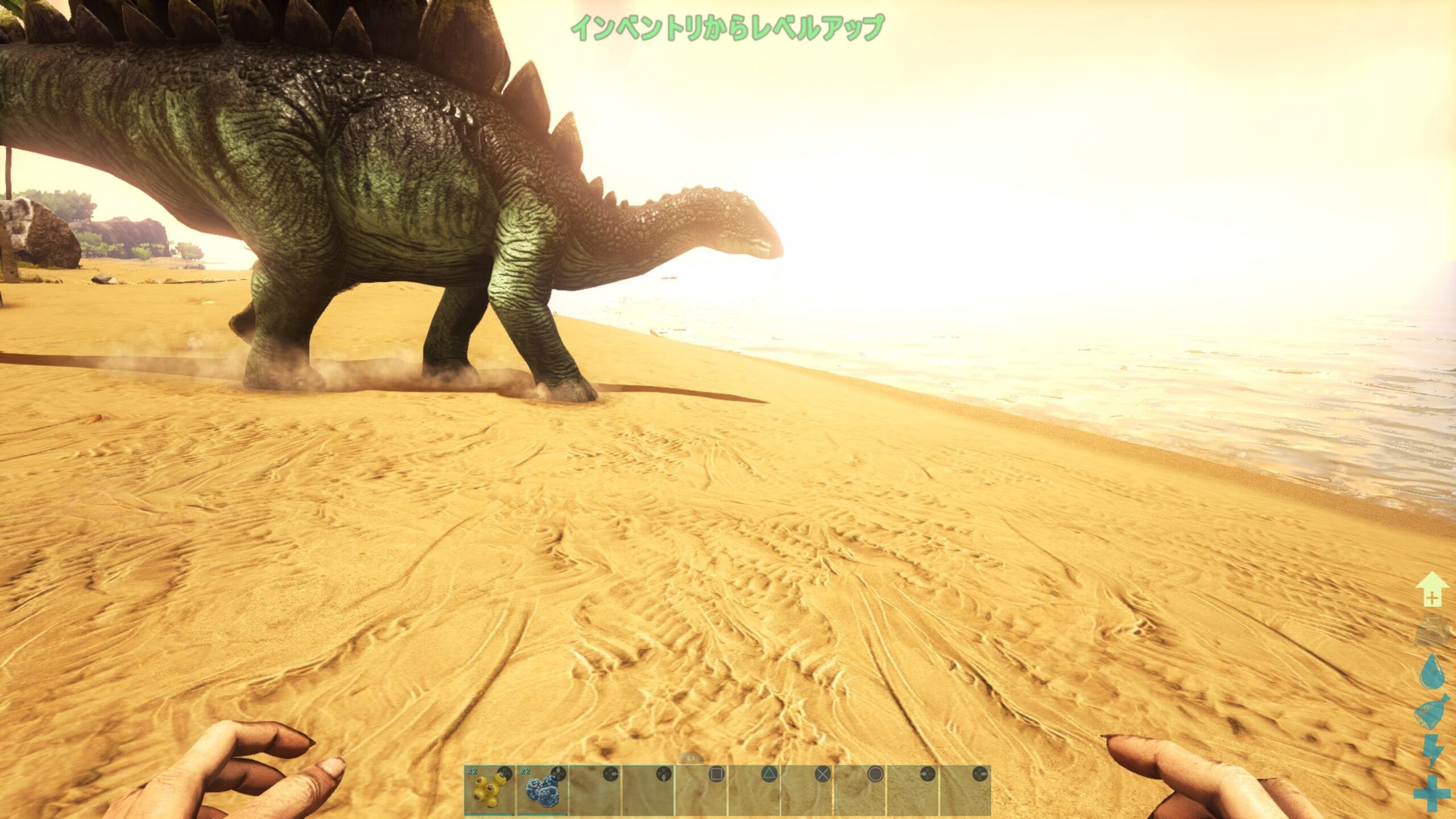Select the yellow berries hotbar slot
Viewport: 1456px width, 819px height.
489,789
